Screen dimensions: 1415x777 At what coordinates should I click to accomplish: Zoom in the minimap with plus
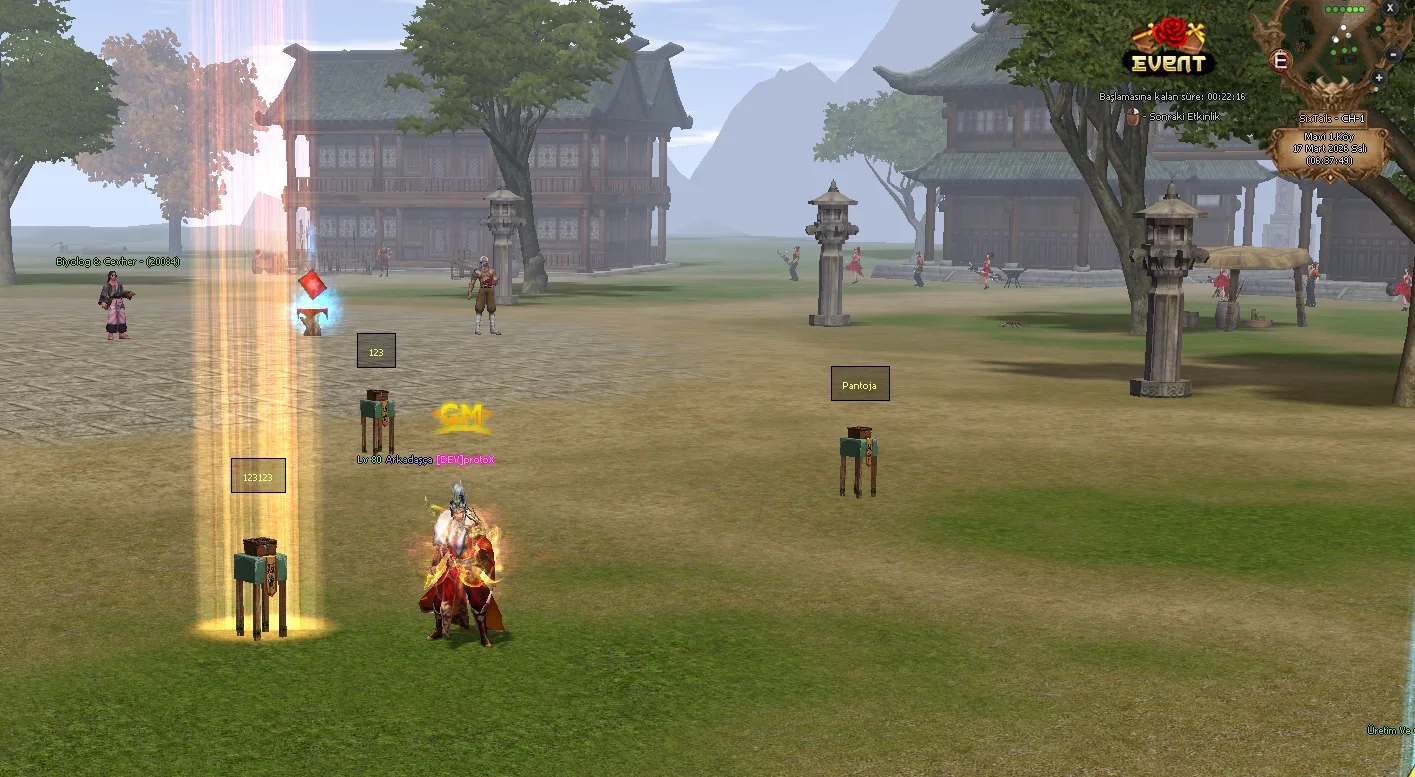pyautogui.click(x=1379, y=77)
